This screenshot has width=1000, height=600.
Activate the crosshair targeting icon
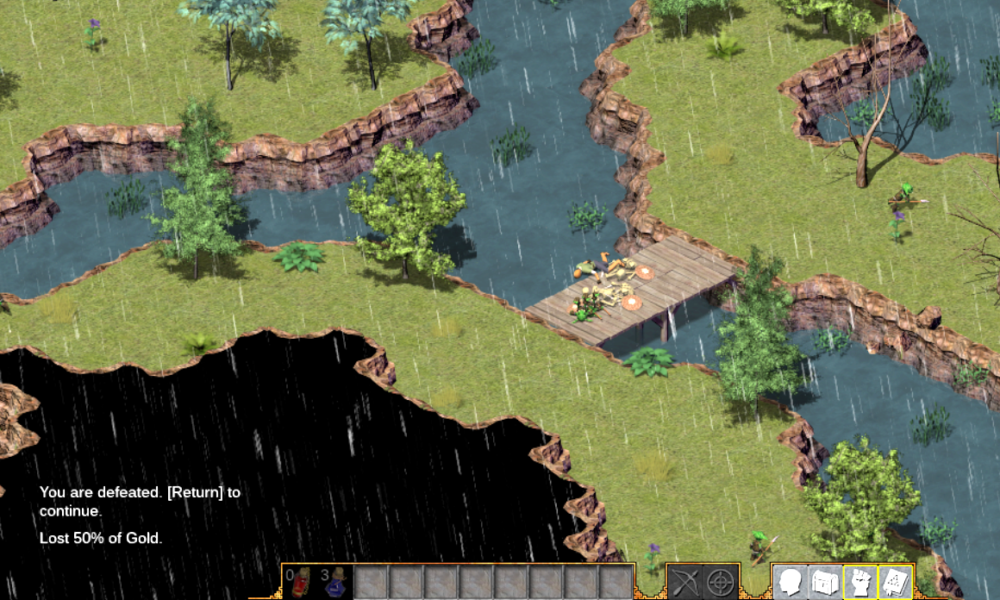click(720, 582)
